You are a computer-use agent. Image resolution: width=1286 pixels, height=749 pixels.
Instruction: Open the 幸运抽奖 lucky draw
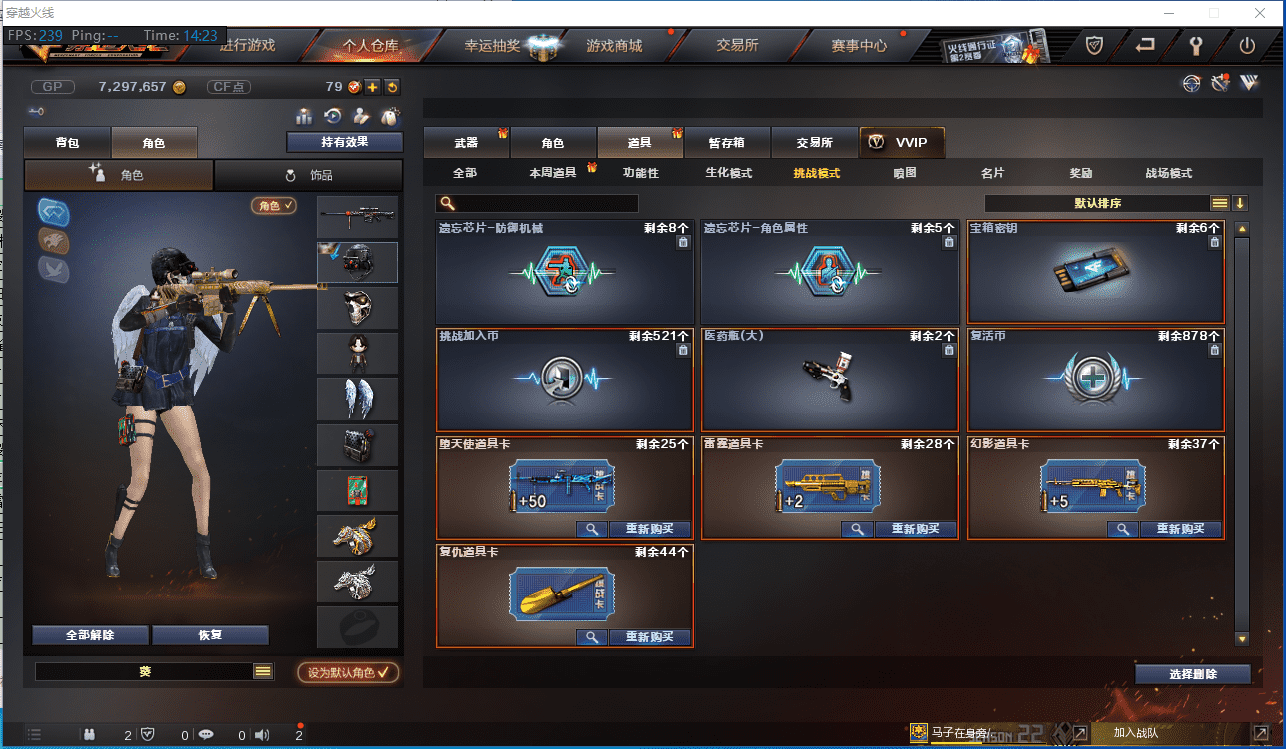tap(492, 45)
